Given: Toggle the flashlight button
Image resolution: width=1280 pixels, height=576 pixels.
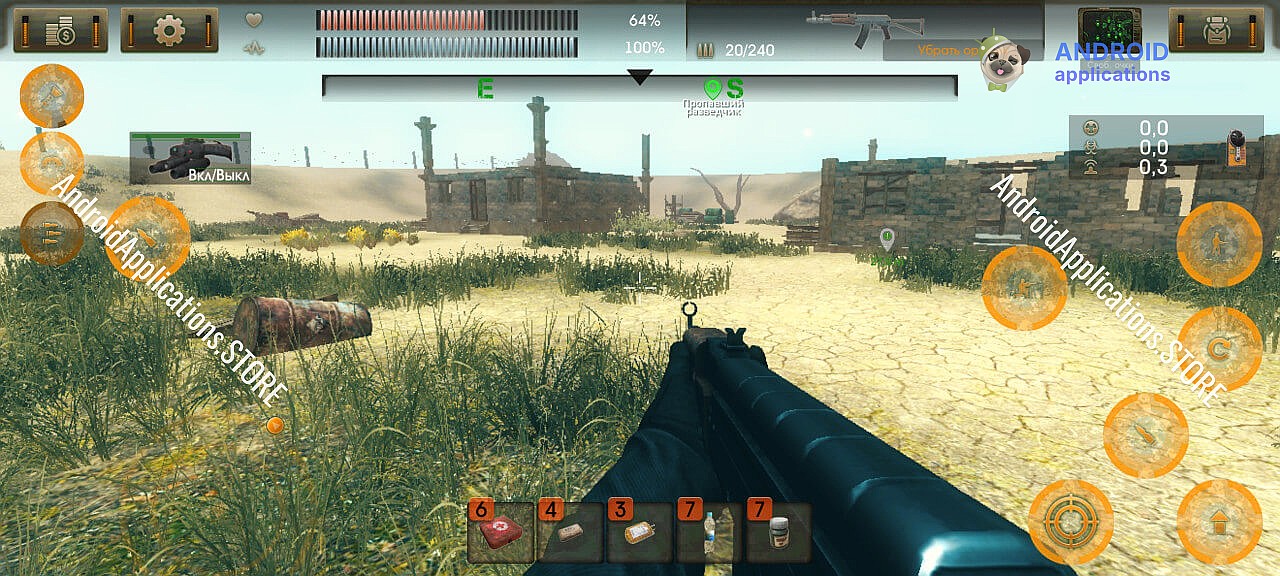Looking at the screenshot, I should tap(52, 96).
